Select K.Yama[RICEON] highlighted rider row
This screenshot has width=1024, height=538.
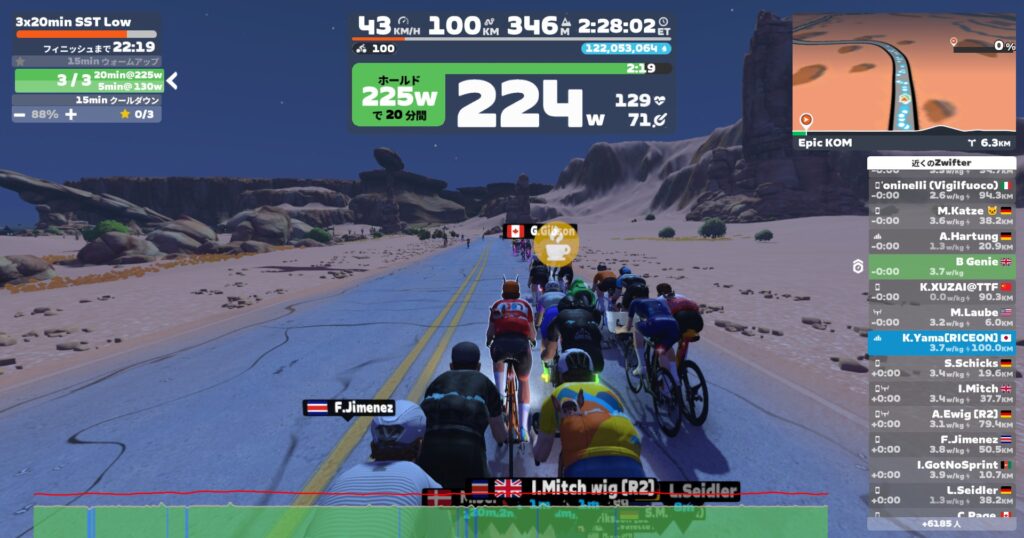942,342
